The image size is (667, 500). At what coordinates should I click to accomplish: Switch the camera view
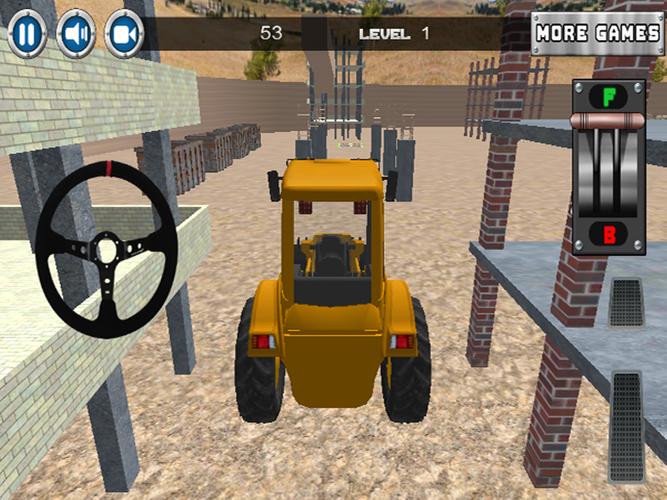tap(124, 33)
